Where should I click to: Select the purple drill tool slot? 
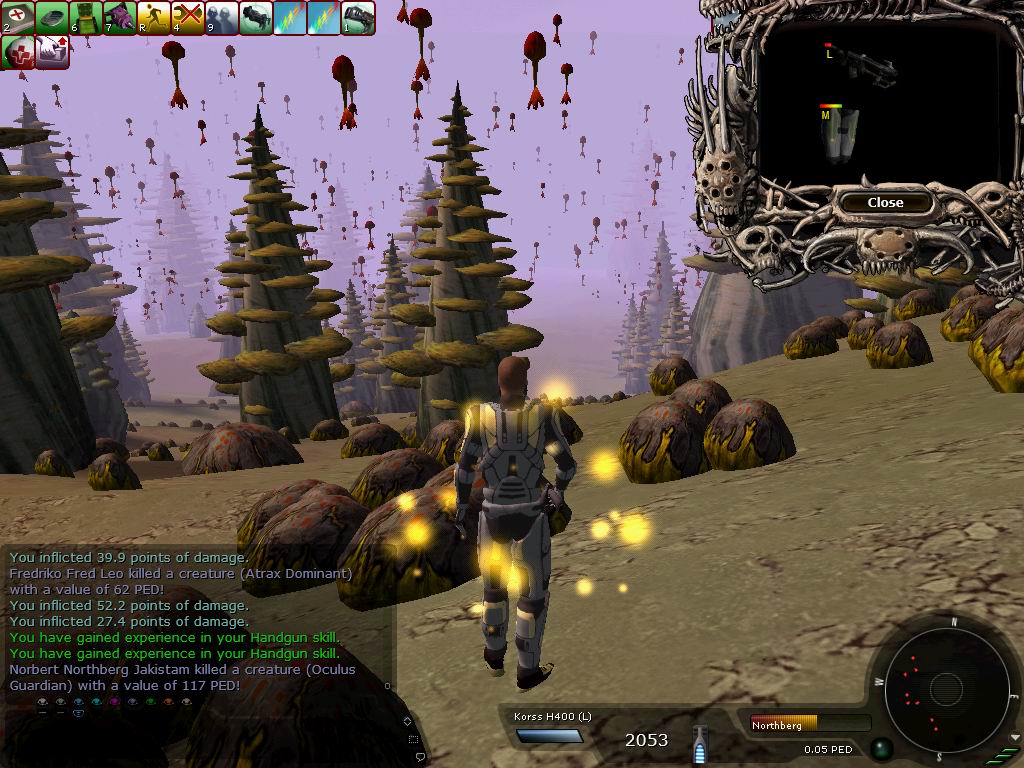(120, 17)
